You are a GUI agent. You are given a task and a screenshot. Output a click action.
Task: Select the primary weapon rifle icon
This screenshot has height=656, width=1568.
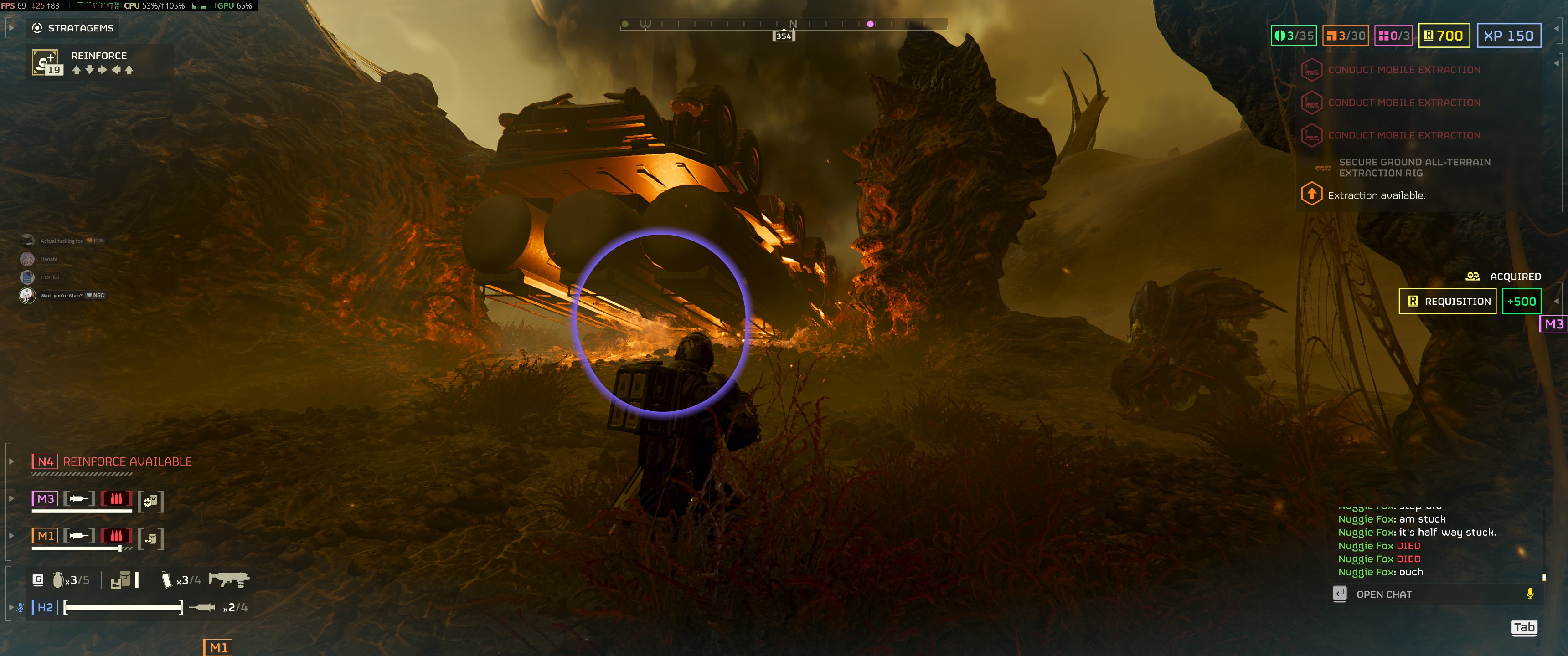coord(228,579)
